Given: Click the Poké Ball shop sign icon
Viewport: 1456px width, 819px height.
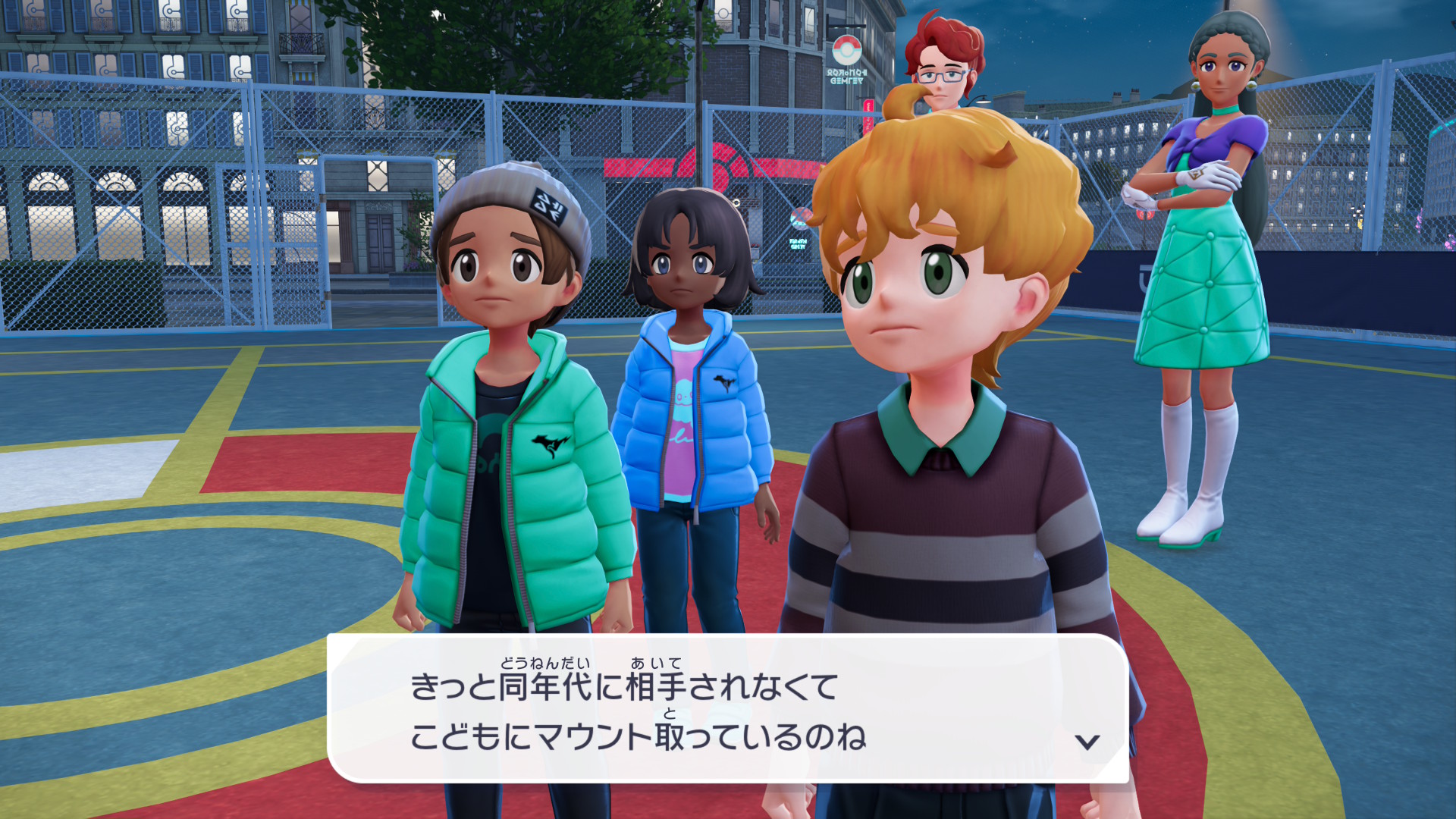Looking at the screenshot, I should point(847,49).
